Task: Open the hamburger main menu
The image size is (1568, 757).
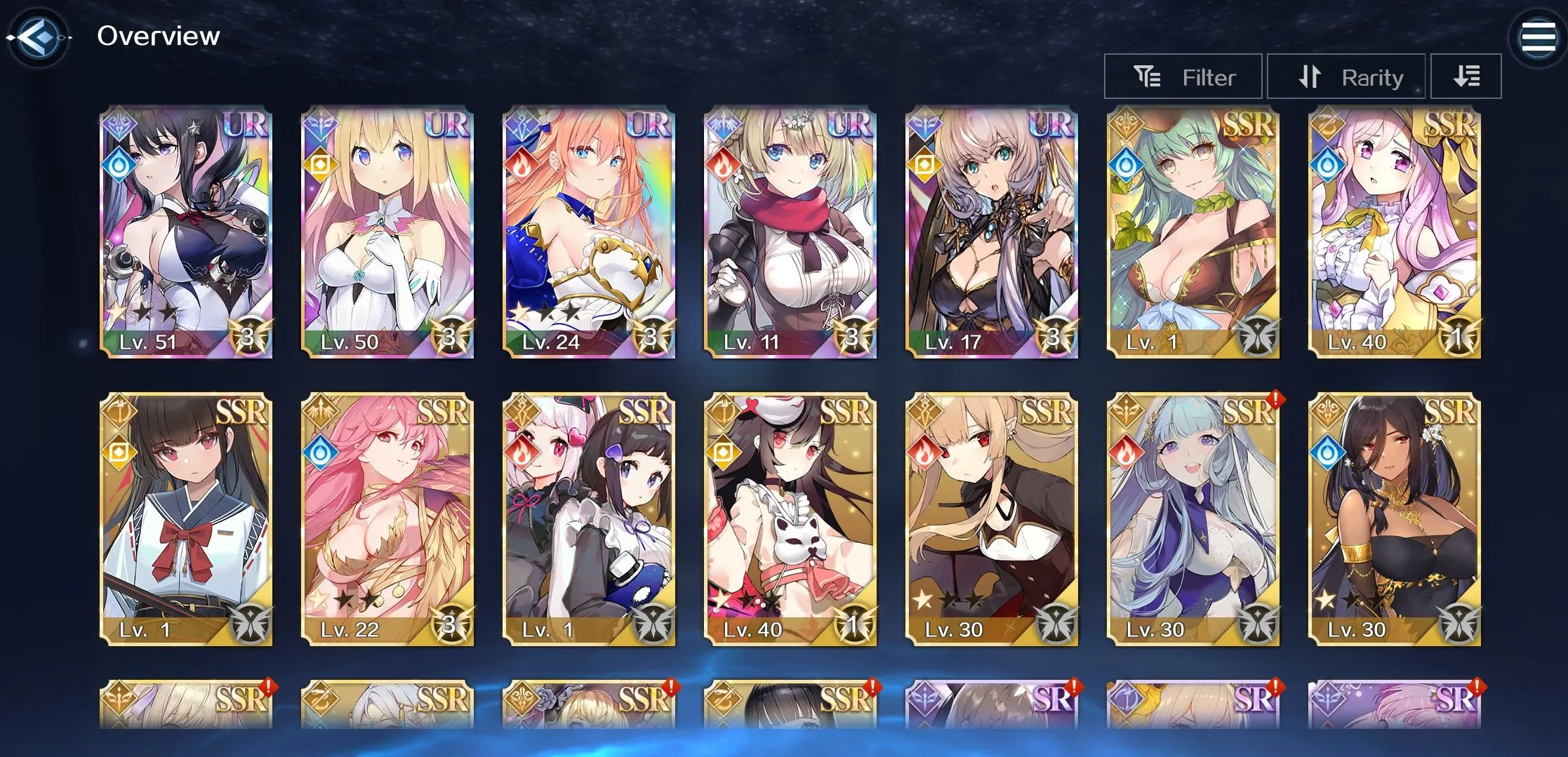Action: coord(1537,37)
